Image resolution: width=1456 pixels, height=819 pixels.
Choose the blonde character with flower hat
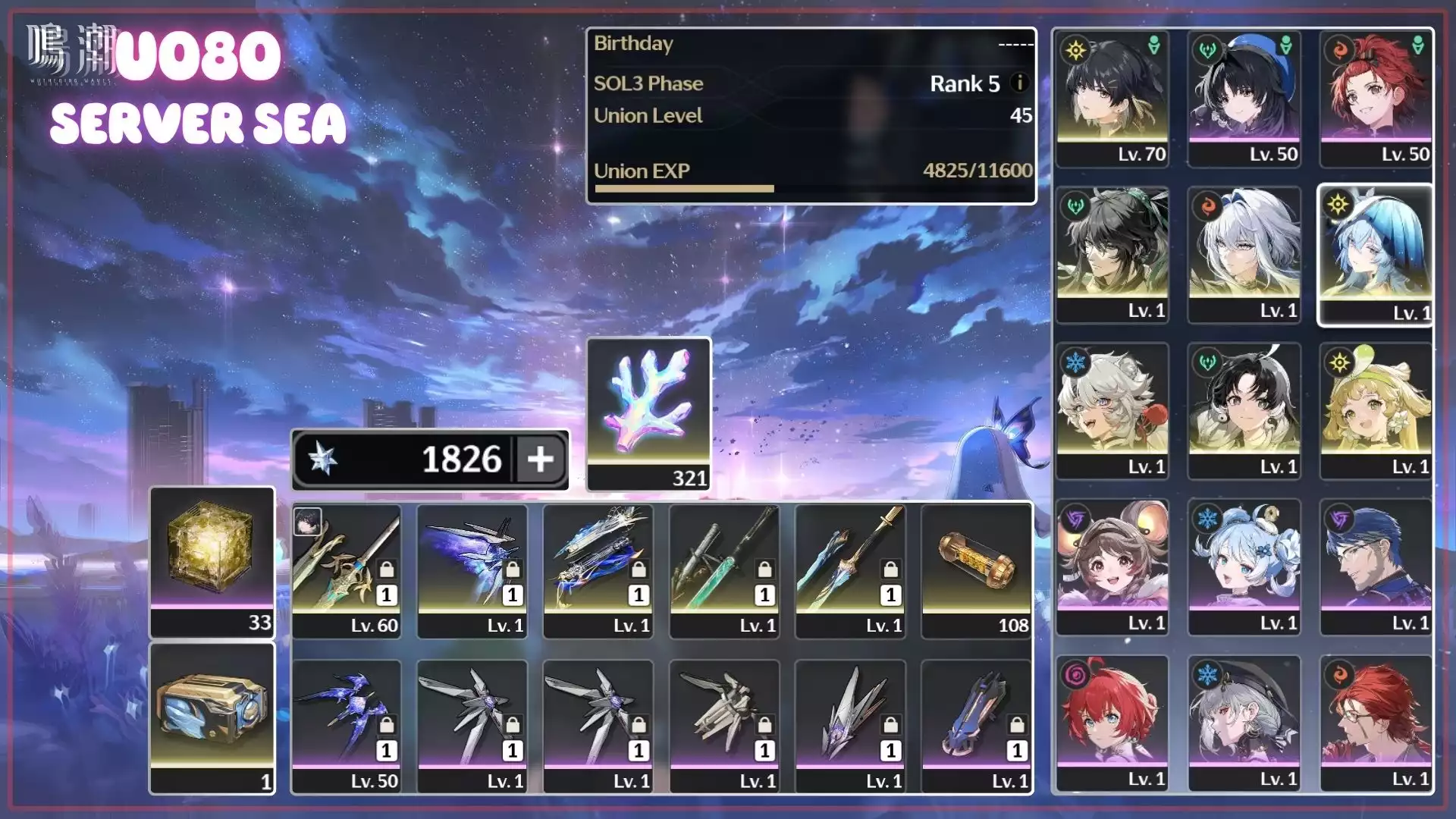[x=1376, y=411]
